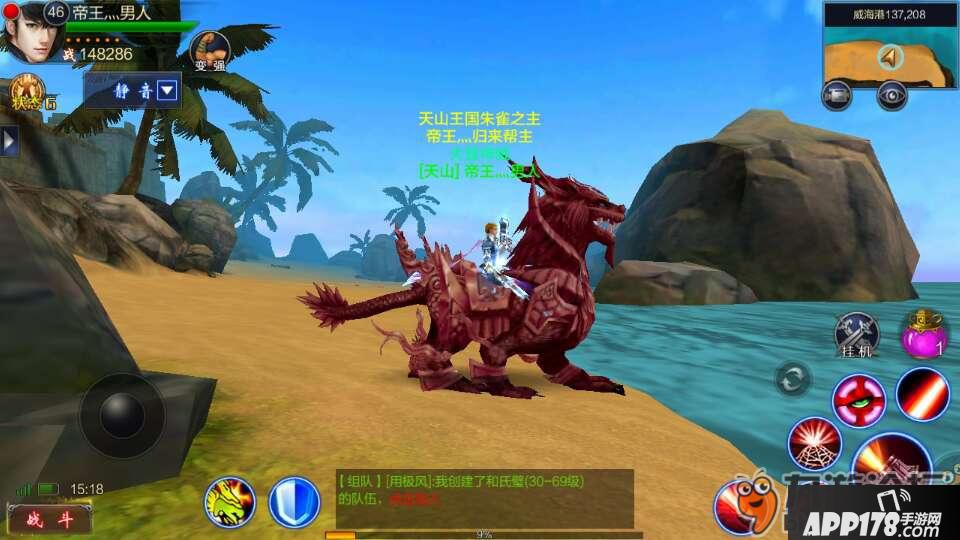
Task: Activate the blue shield skill icon
Action: 294,502
